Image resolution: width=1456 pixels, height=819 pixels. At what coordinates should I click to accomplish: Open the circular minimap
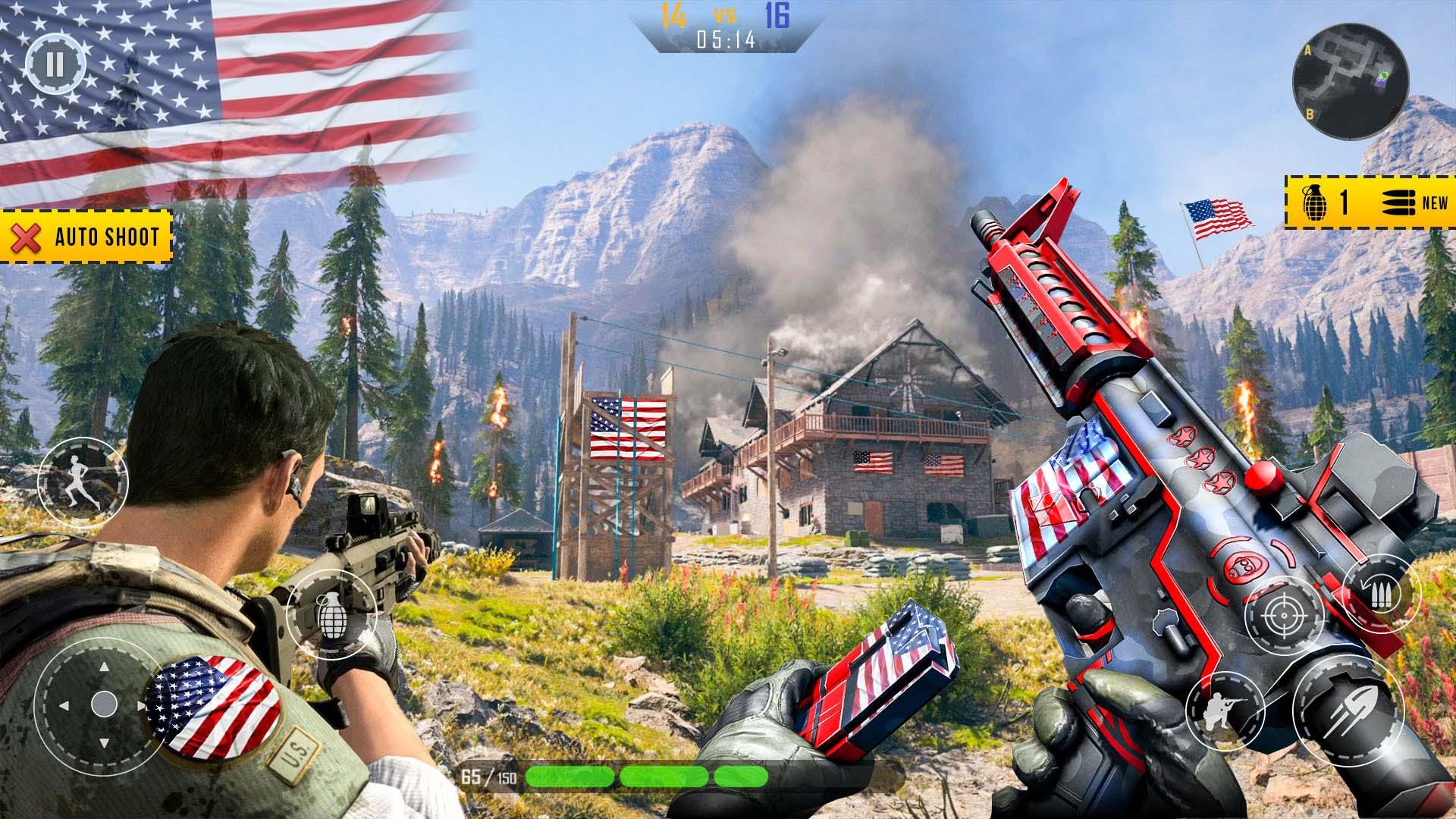click(1350, 81)
